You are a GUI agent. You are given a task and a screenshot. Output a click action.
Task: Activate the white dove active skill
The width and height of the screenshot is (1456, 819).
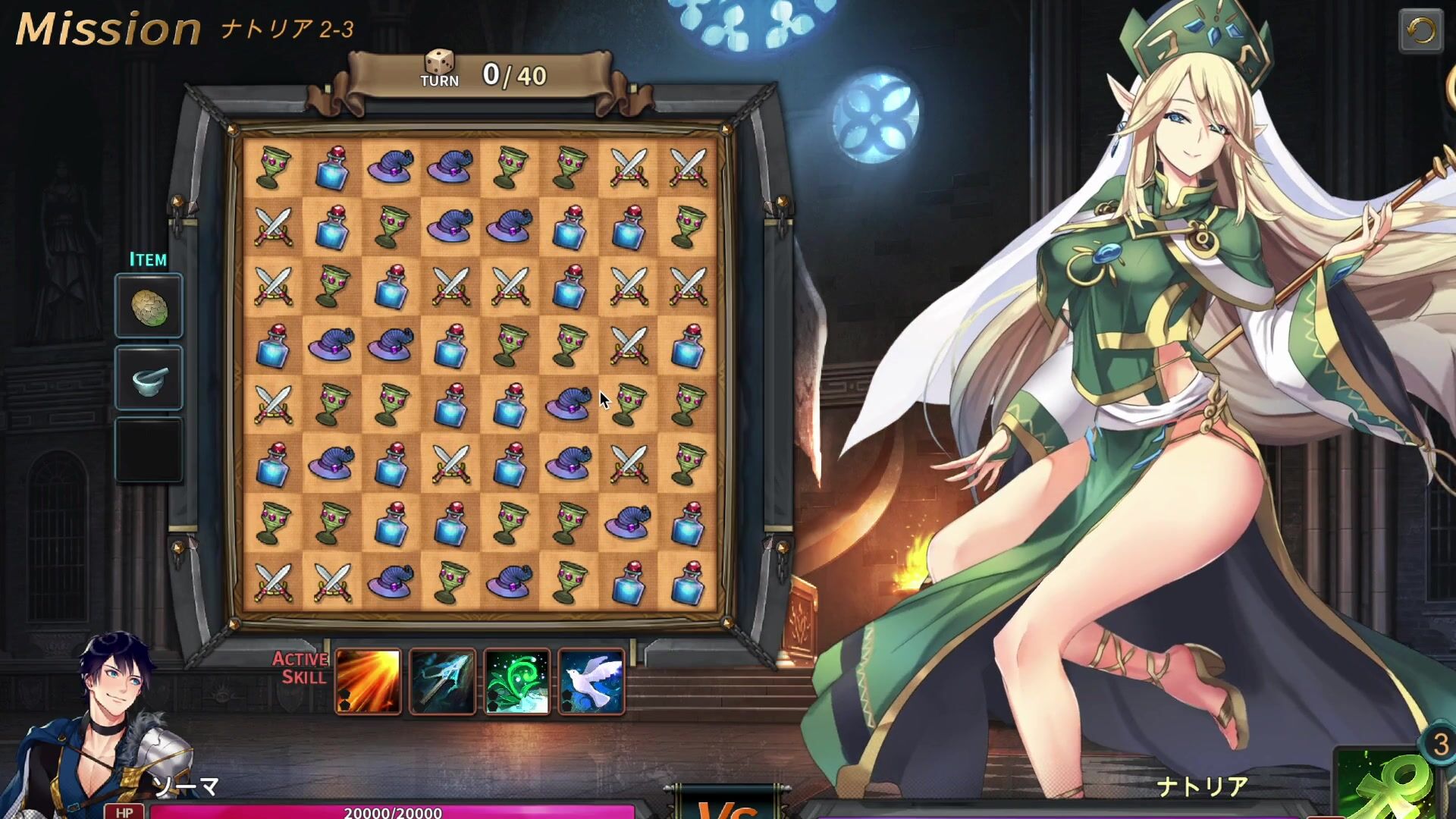(x=591, y=681)
